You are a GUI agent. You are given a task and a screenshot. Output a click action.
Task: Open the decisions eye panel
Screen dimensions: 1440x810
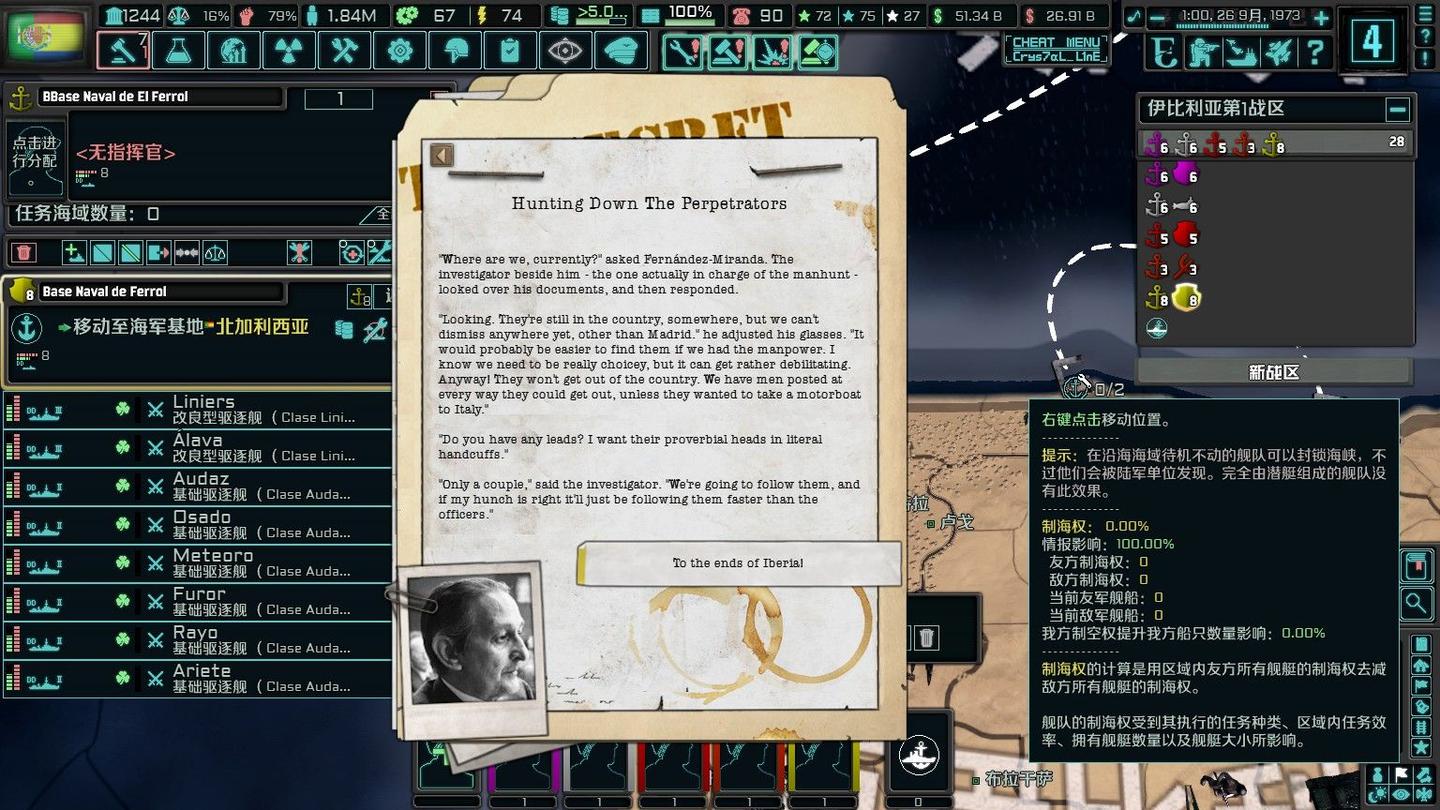[565, 50]
